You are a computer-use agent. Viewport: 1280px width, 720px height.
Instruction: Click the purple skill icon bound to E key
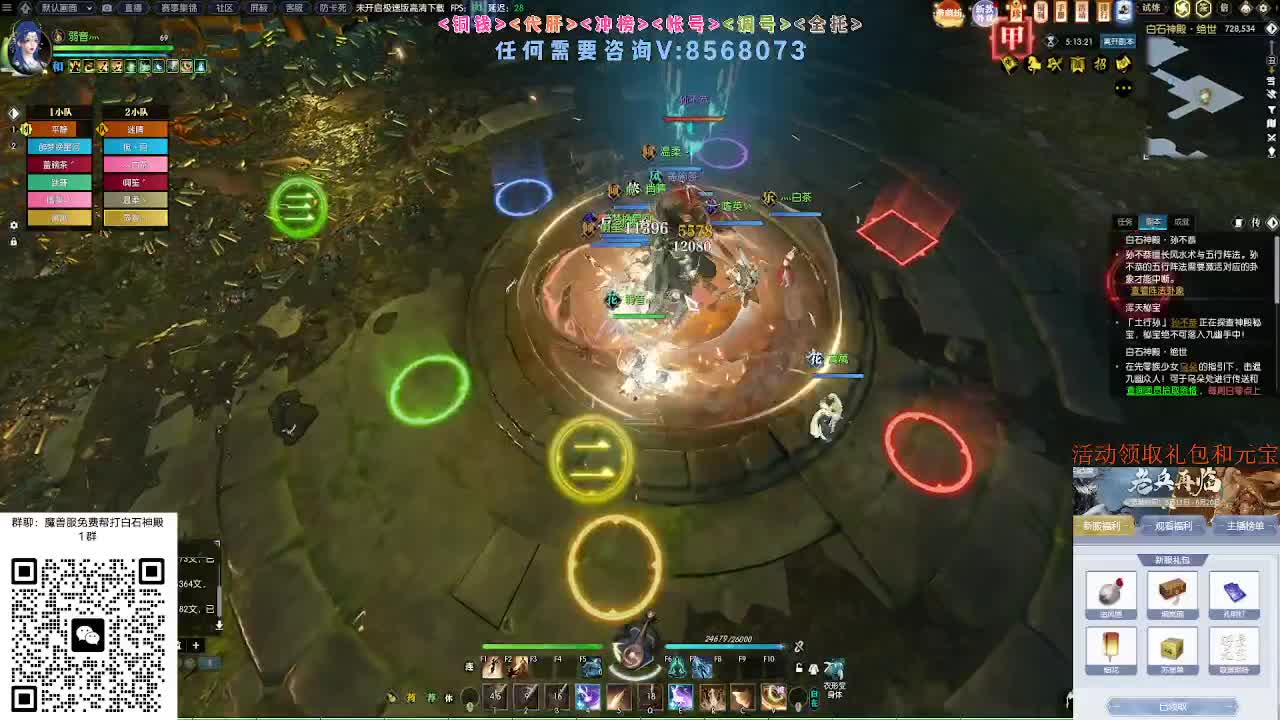(681, 694)
